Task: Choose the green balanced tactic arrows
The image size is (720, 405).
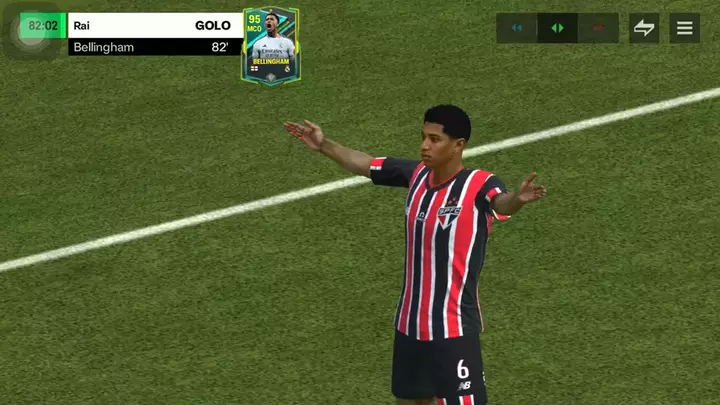Action: tap(557, 28)
